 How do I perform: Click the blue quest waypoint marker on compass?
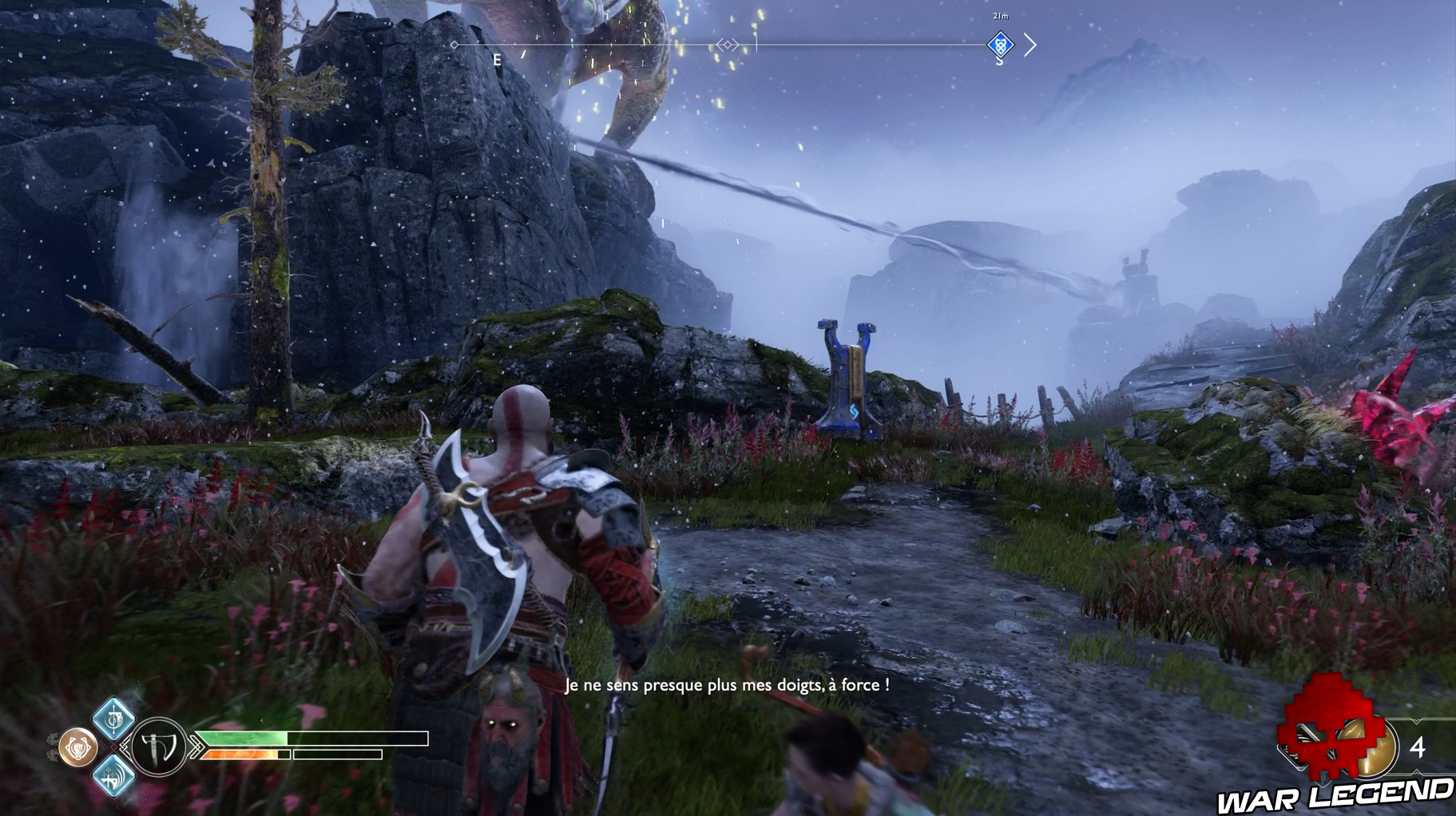tap(1001, 46)
